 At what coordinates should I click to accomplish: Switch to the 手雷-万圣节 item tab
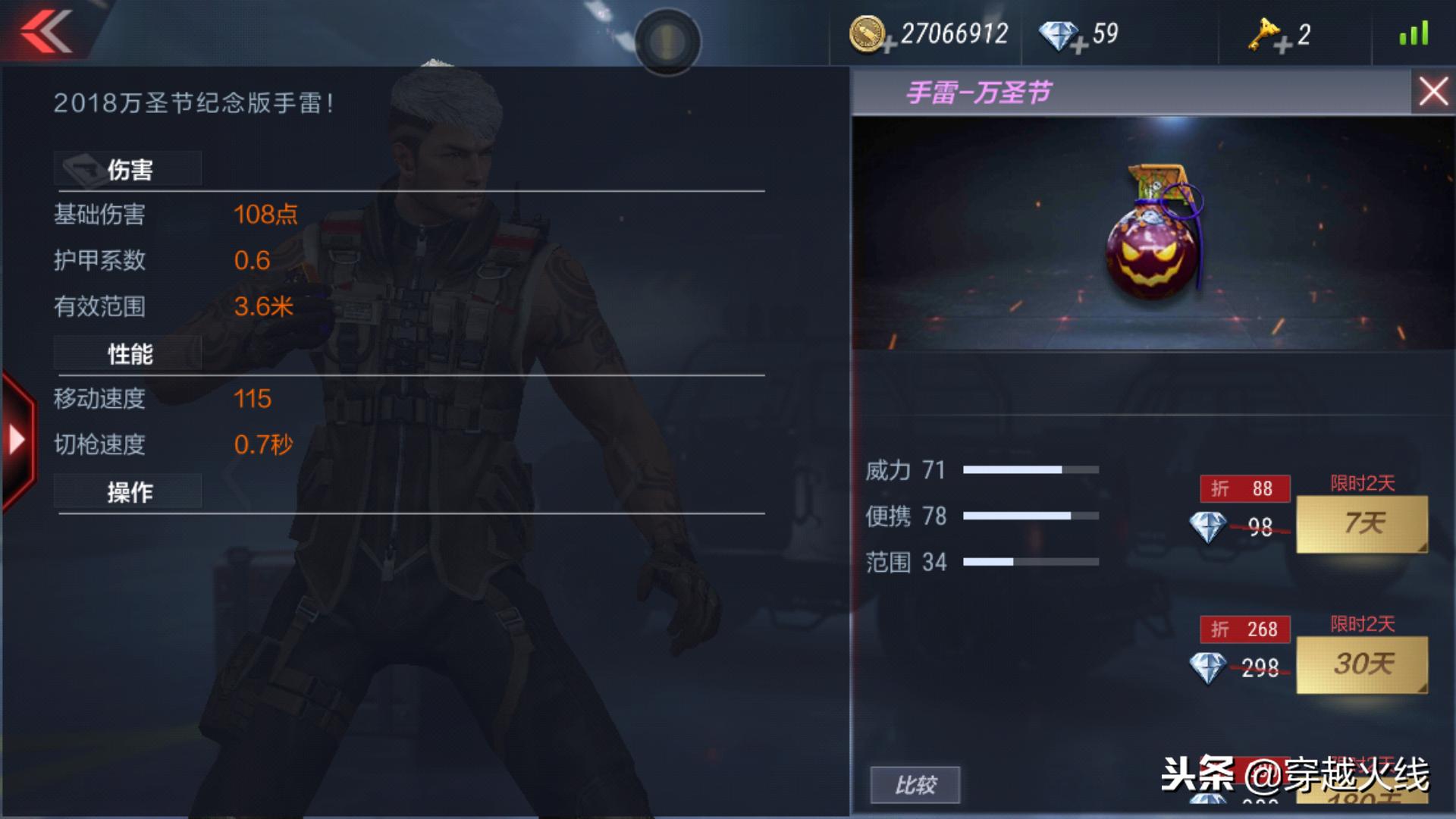point(978,94)
